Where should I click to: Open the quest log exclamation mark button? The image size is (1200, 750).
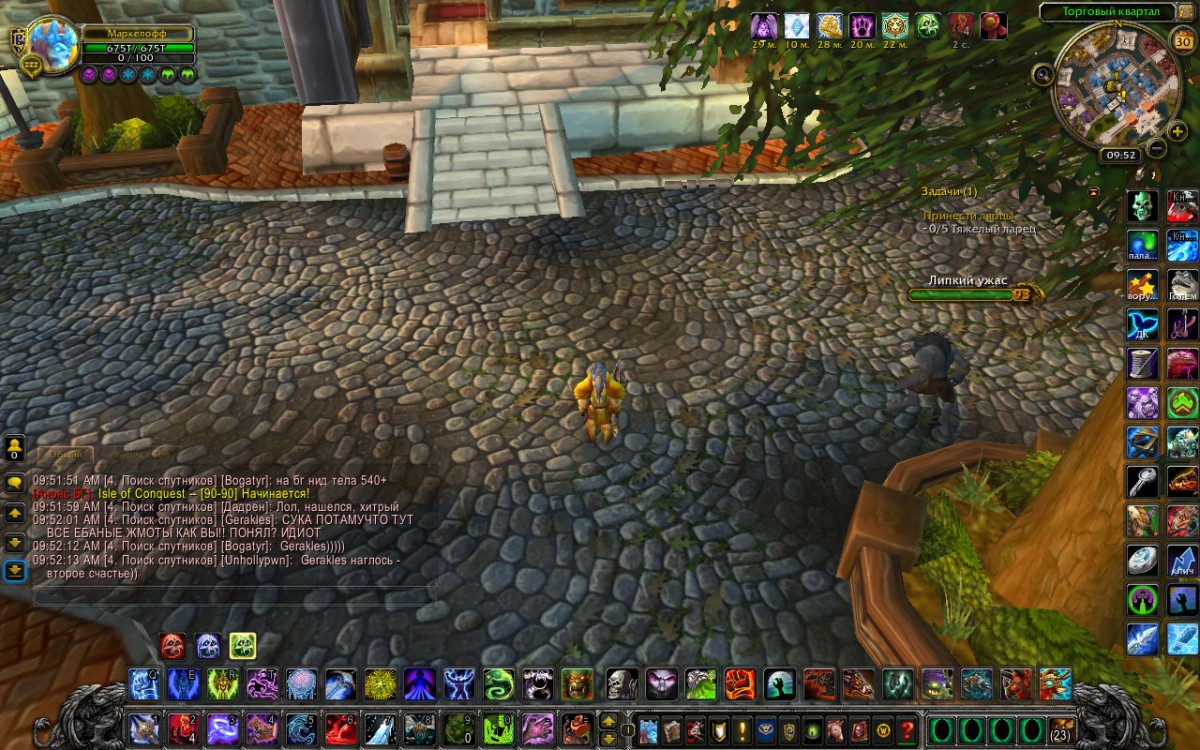point(742,728)
